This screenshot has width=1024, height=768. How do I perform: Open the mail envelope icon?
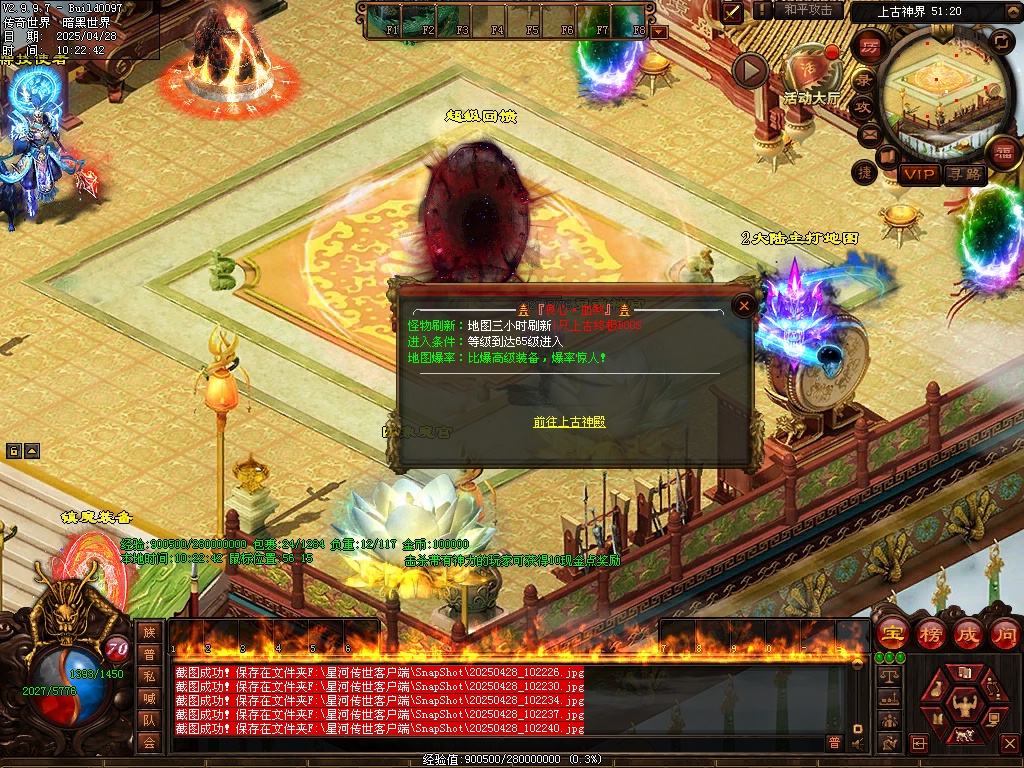(x=868, y=133)
